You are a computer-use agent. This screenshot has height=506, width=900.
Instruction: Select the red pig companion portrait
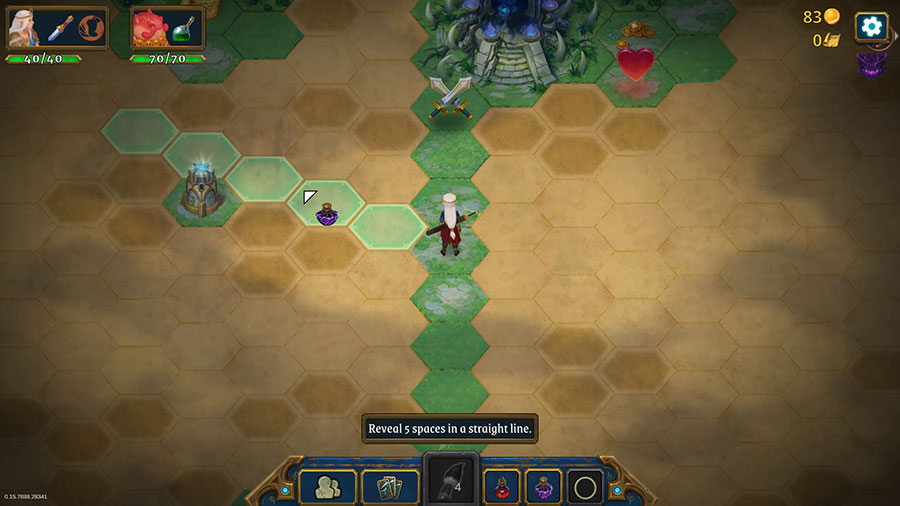tap(150, 29)
